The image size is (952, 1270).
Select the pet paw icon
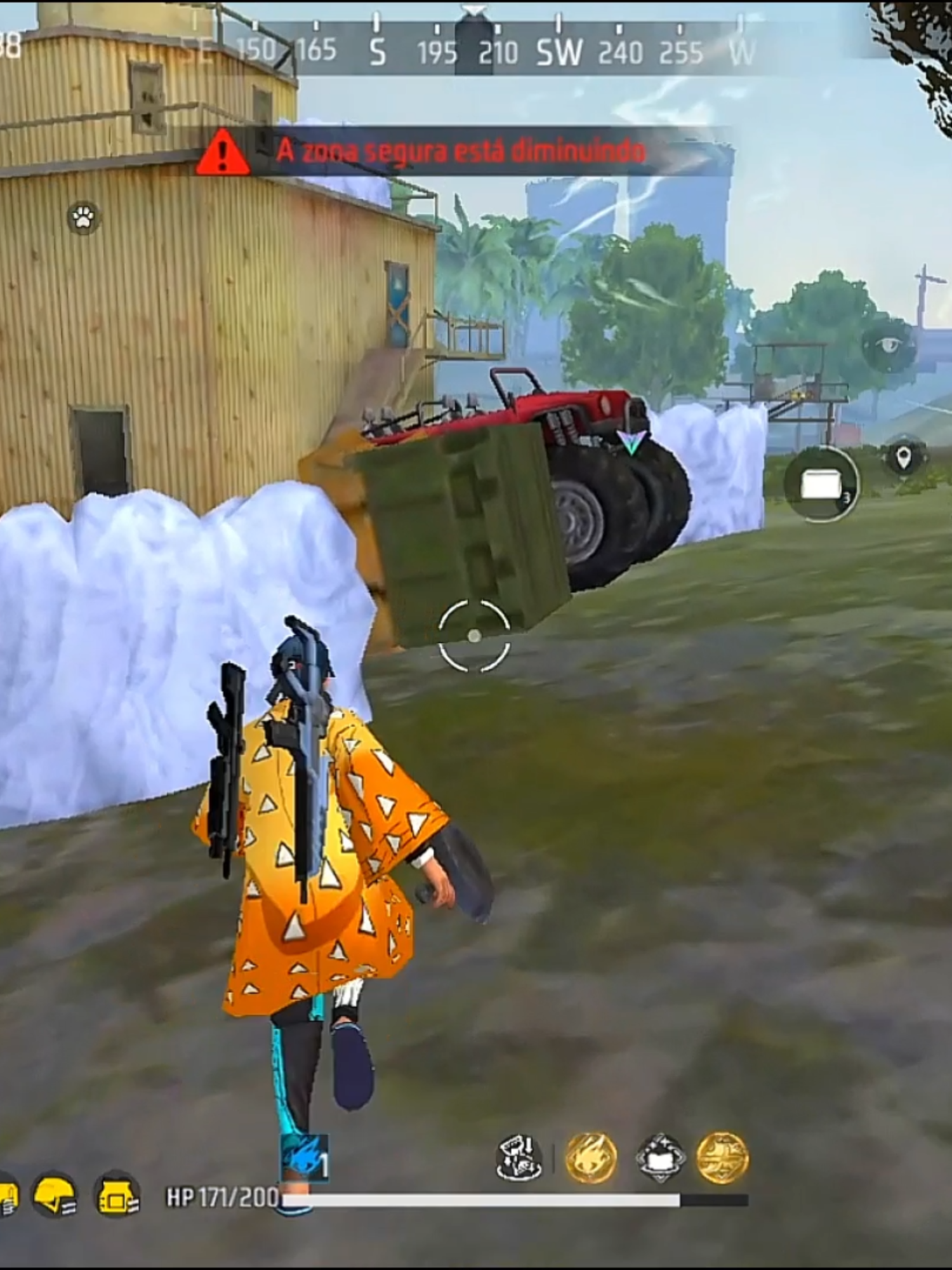83,217
